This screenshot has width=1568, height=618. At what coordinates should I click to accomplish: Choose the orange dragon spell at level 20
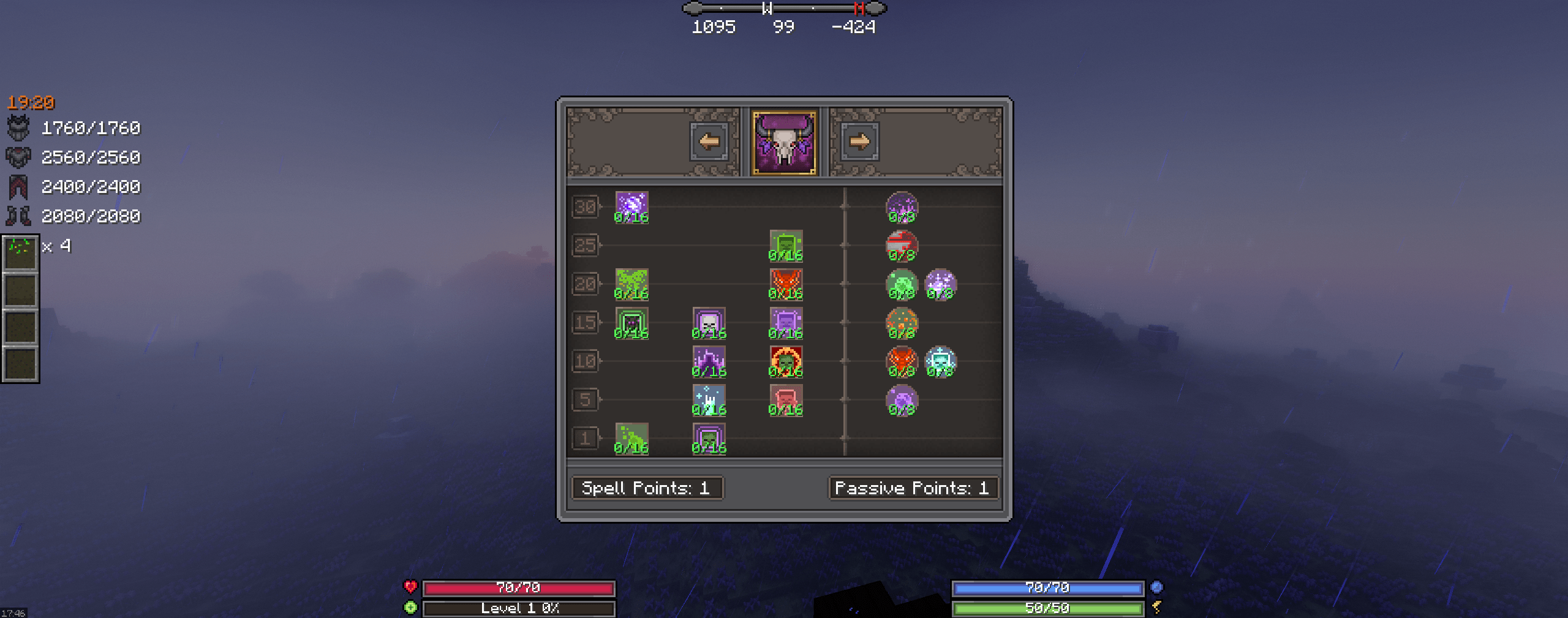[787, 284]
